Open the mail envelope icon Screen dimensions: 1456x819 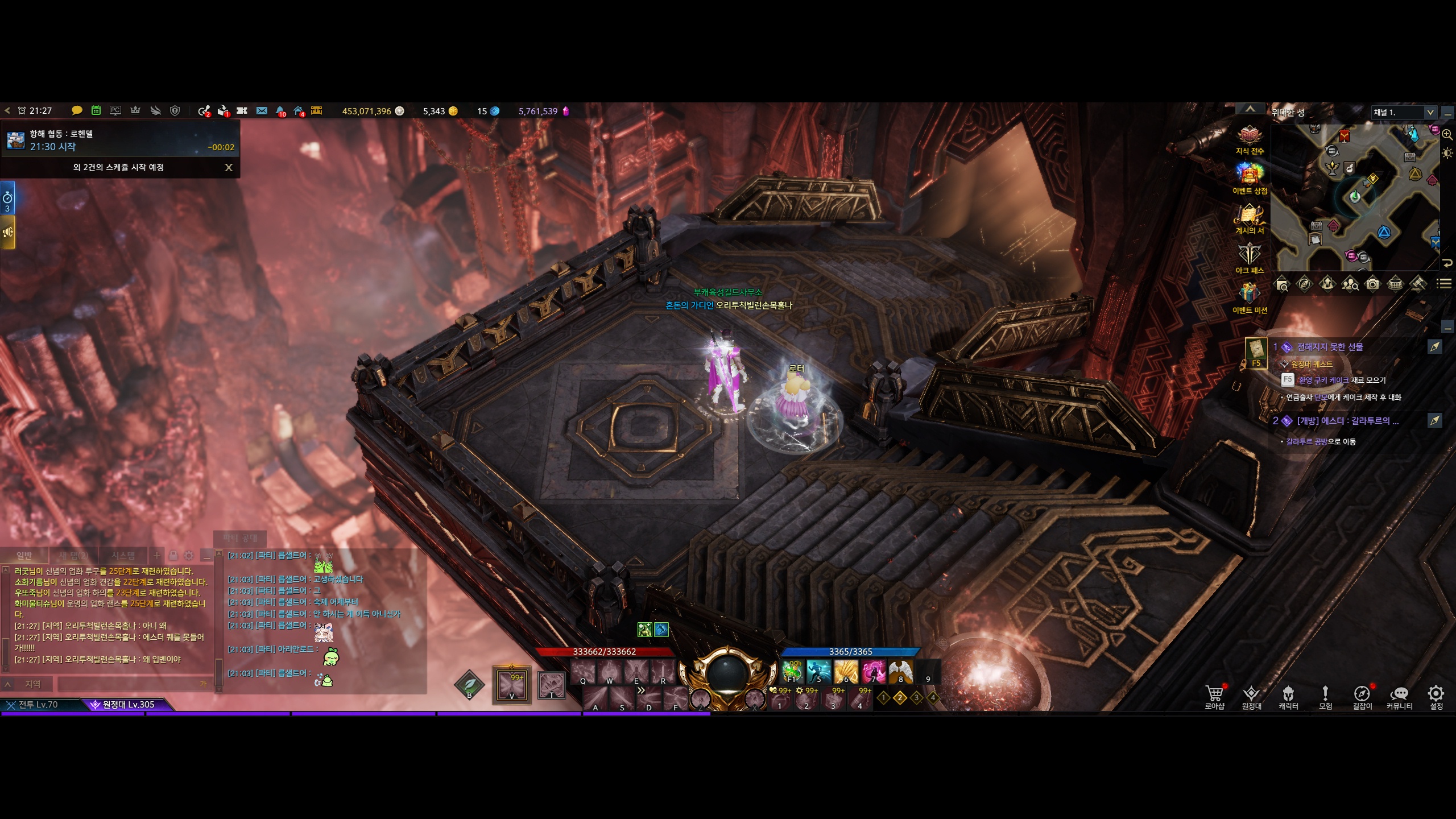tap(262, 111)
